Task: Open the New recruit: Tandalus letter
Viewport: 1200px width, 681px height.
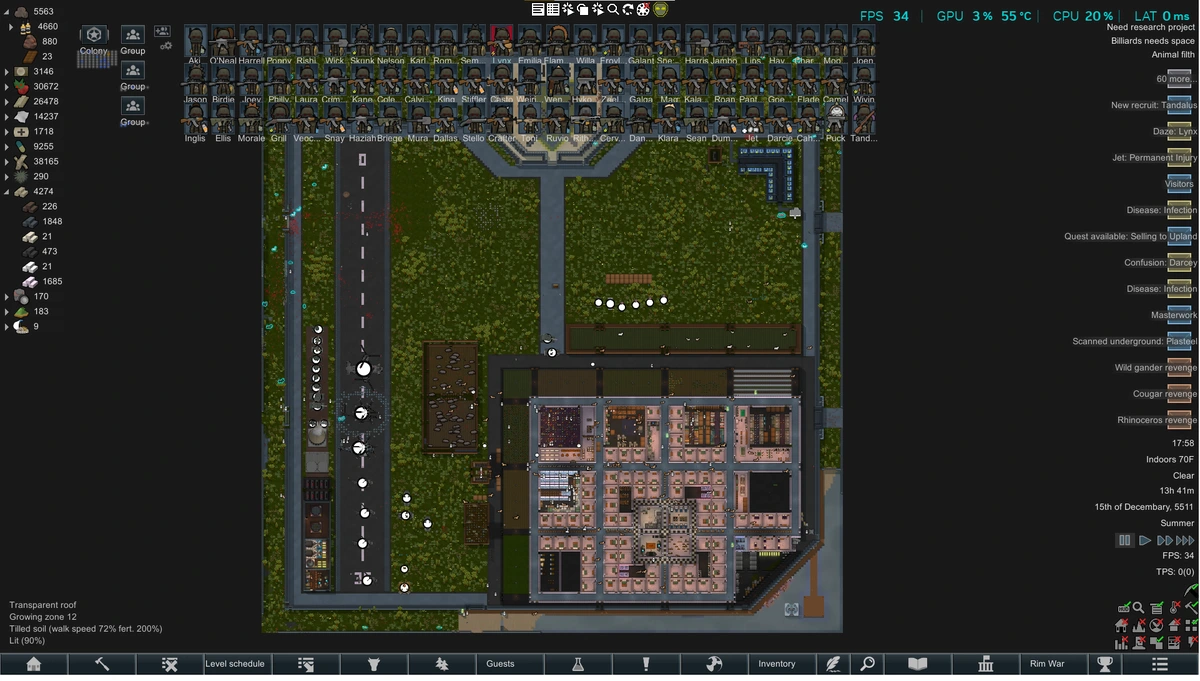Action: [x=1179, y=105]
